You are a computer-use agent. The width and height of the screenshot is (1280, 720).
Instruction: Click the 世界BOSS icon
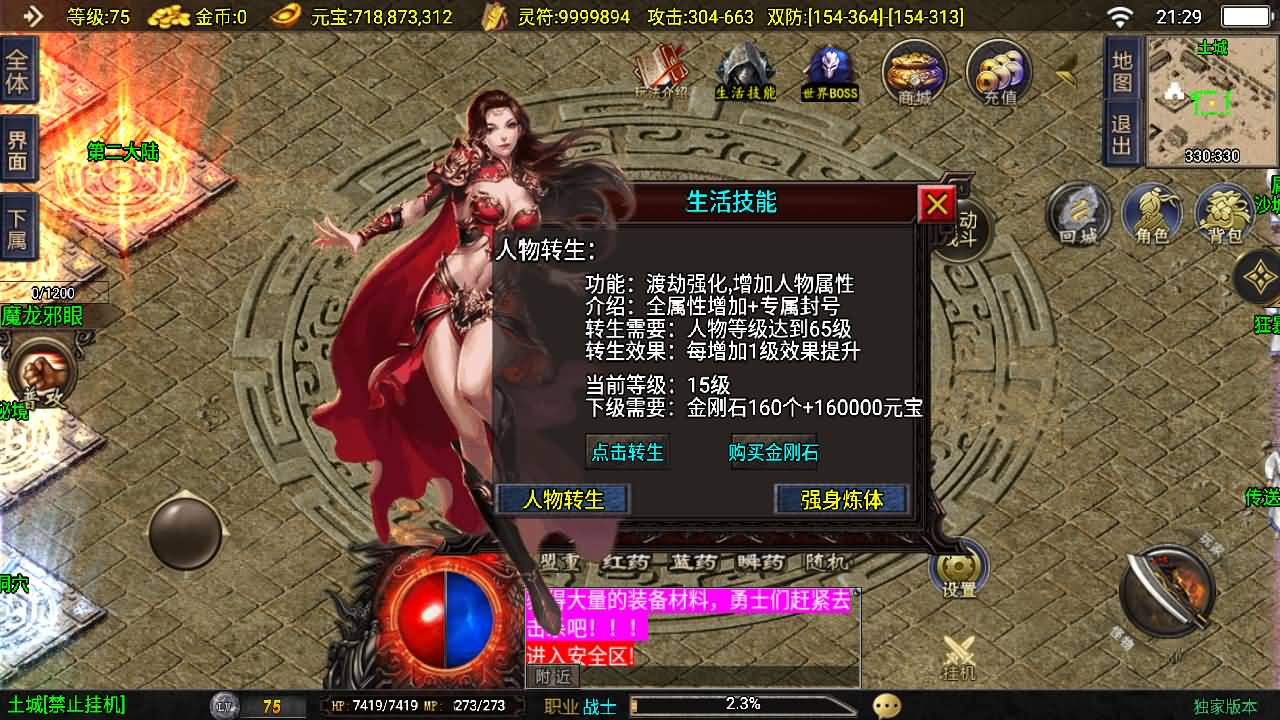tap(830, 70)
